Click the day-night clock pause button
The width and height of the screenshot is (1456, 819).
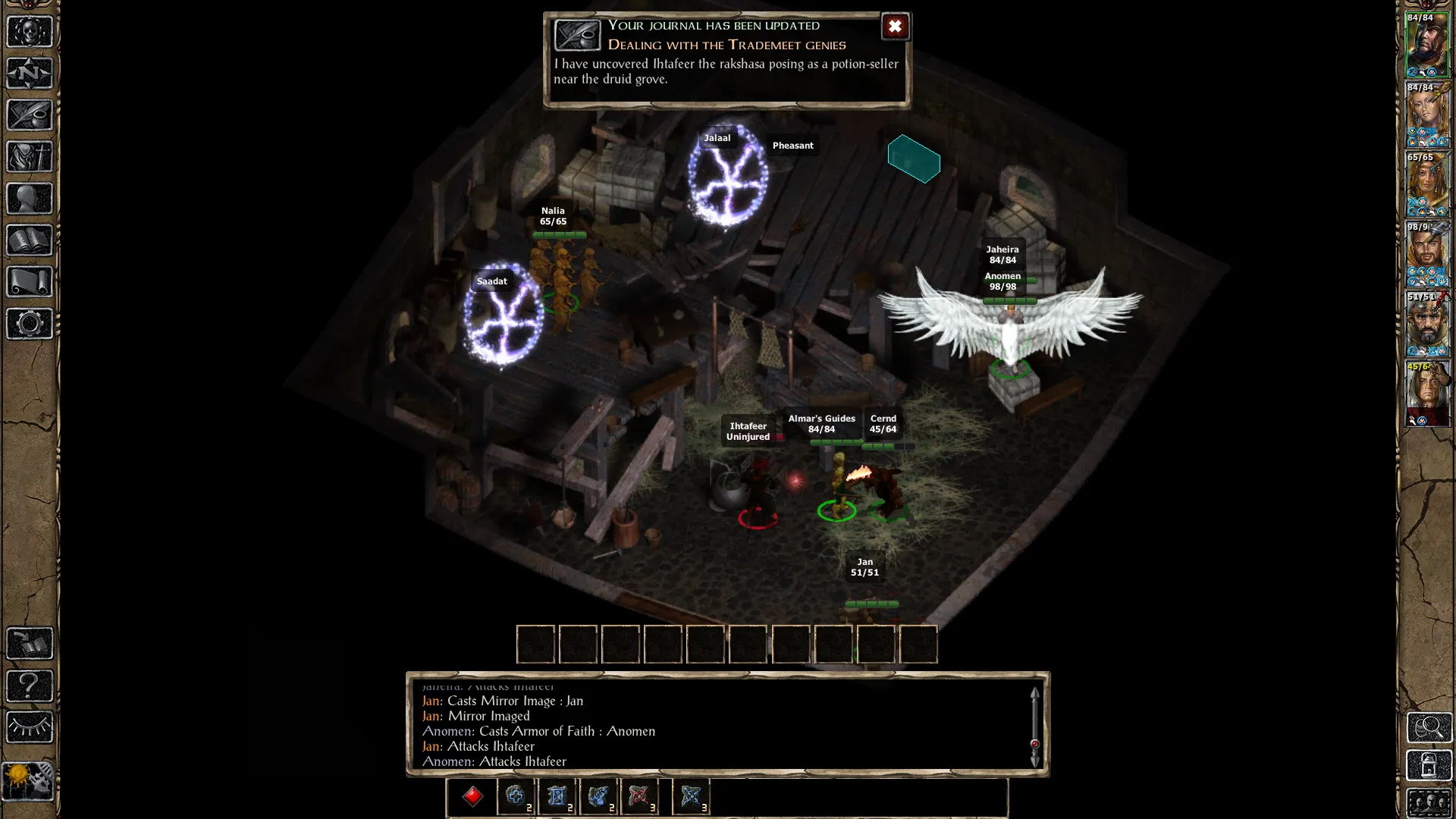(x=28, y=780)
